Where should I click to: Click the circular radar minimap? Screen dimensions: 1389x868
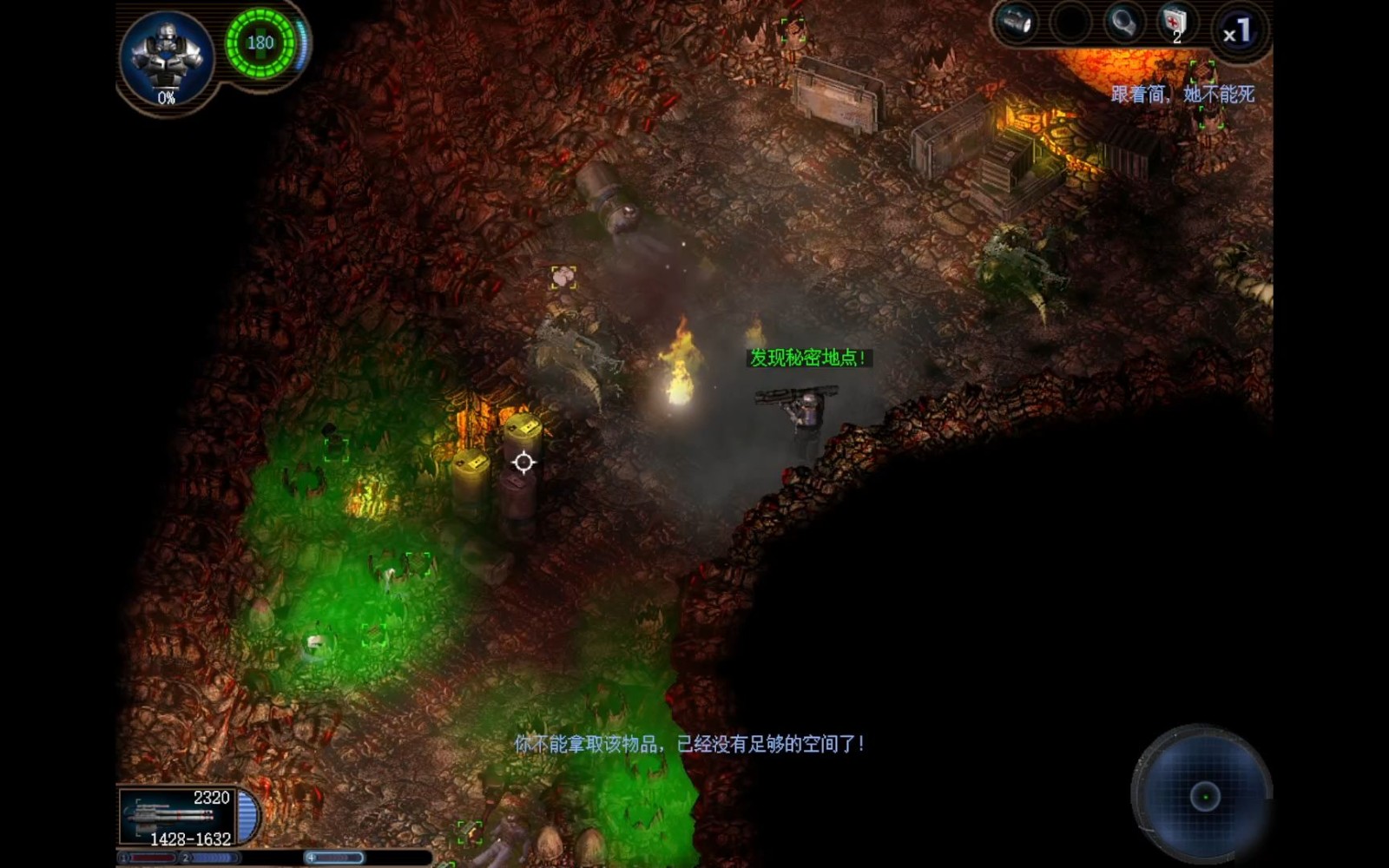[x=1203, y=795]
